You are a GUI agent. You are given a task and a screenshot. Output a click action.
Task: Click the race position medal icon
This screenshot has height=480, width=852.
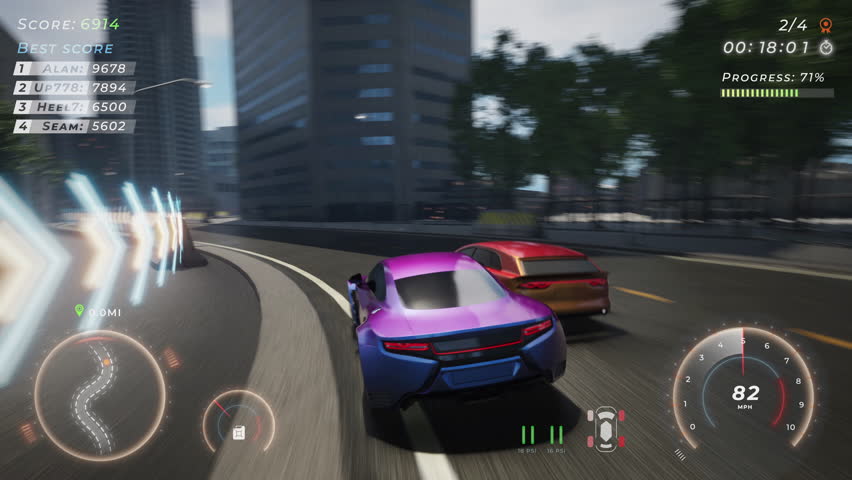(x=826, y=25)
